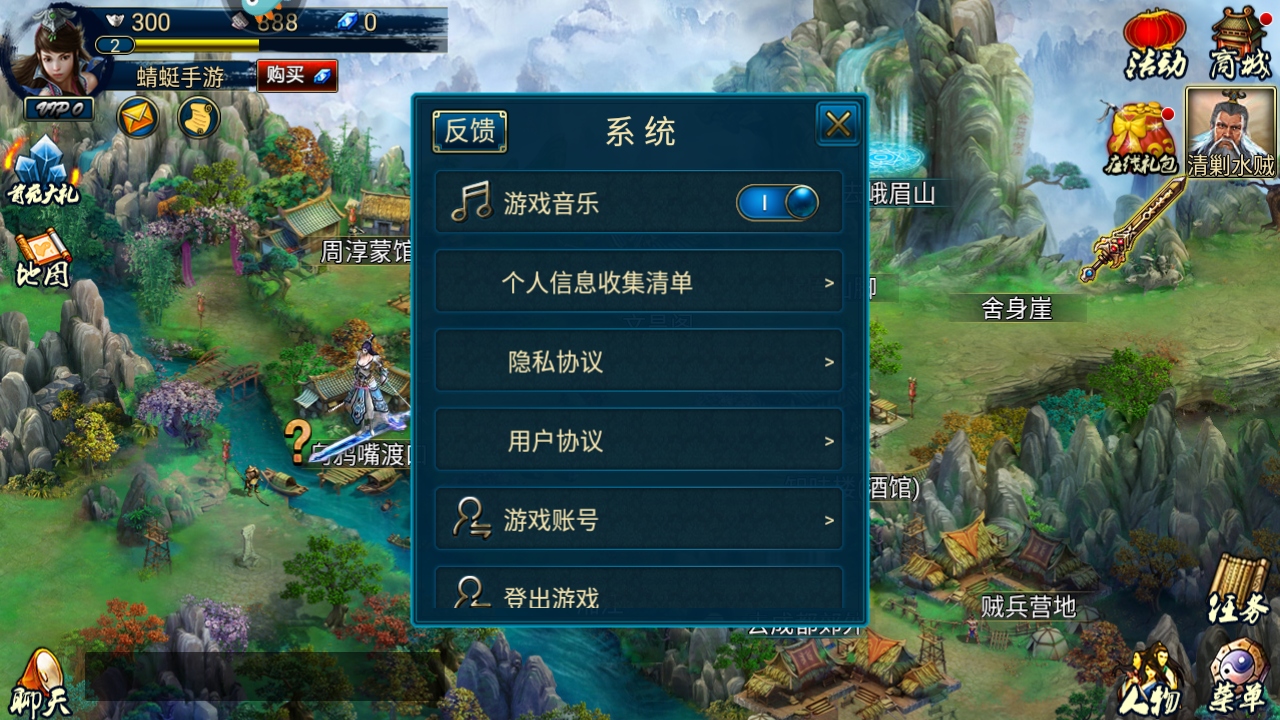Open the 反馈 feedback button
The height and width of the screenshot is (720, 1280).
469,131
